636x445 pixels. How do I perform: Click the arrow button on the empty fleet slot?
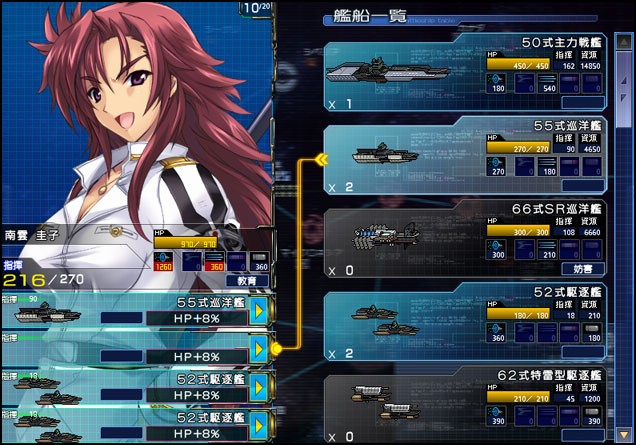(x=259, y=349)
